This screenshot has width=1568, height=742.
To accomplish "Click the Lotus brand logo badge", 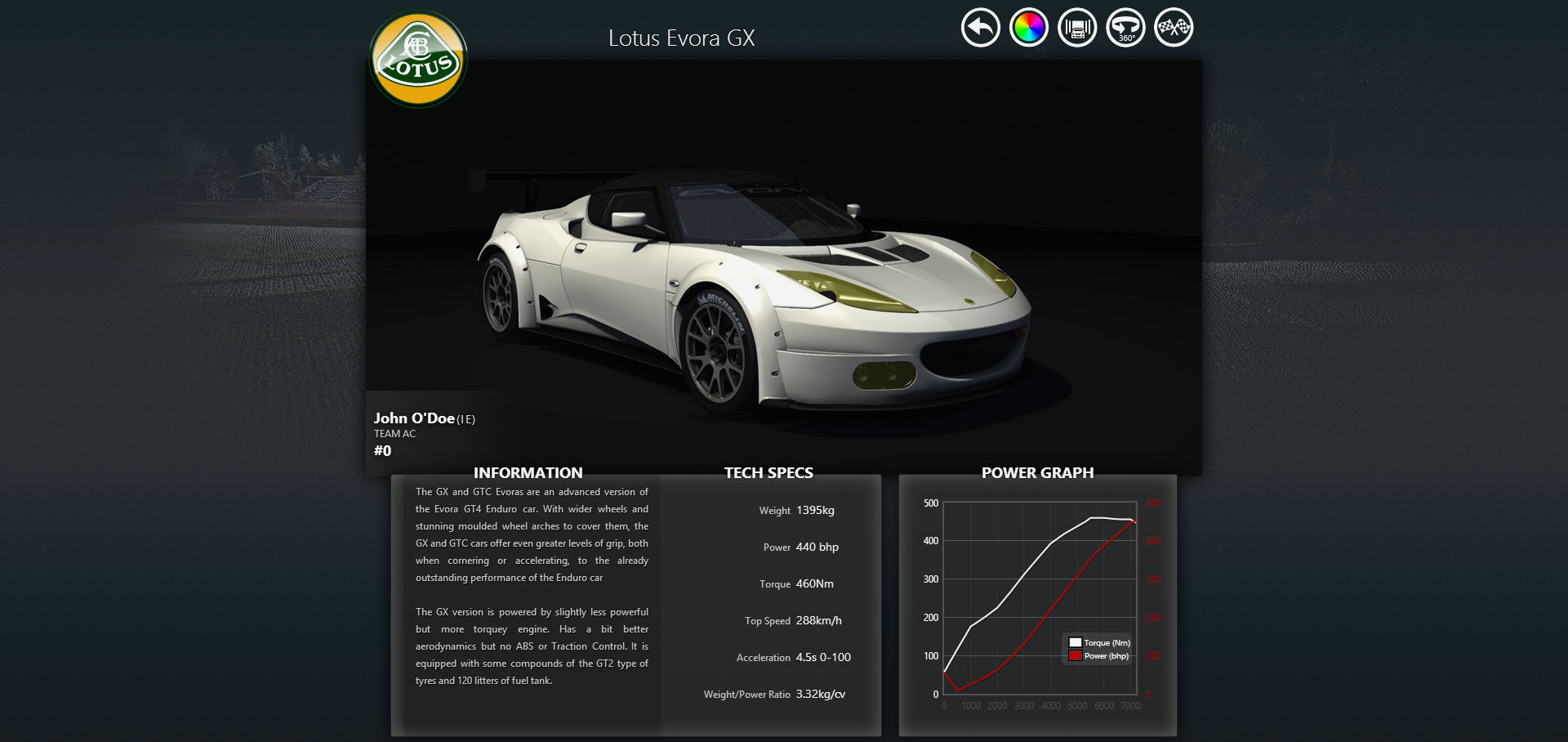I will point(418,59).
